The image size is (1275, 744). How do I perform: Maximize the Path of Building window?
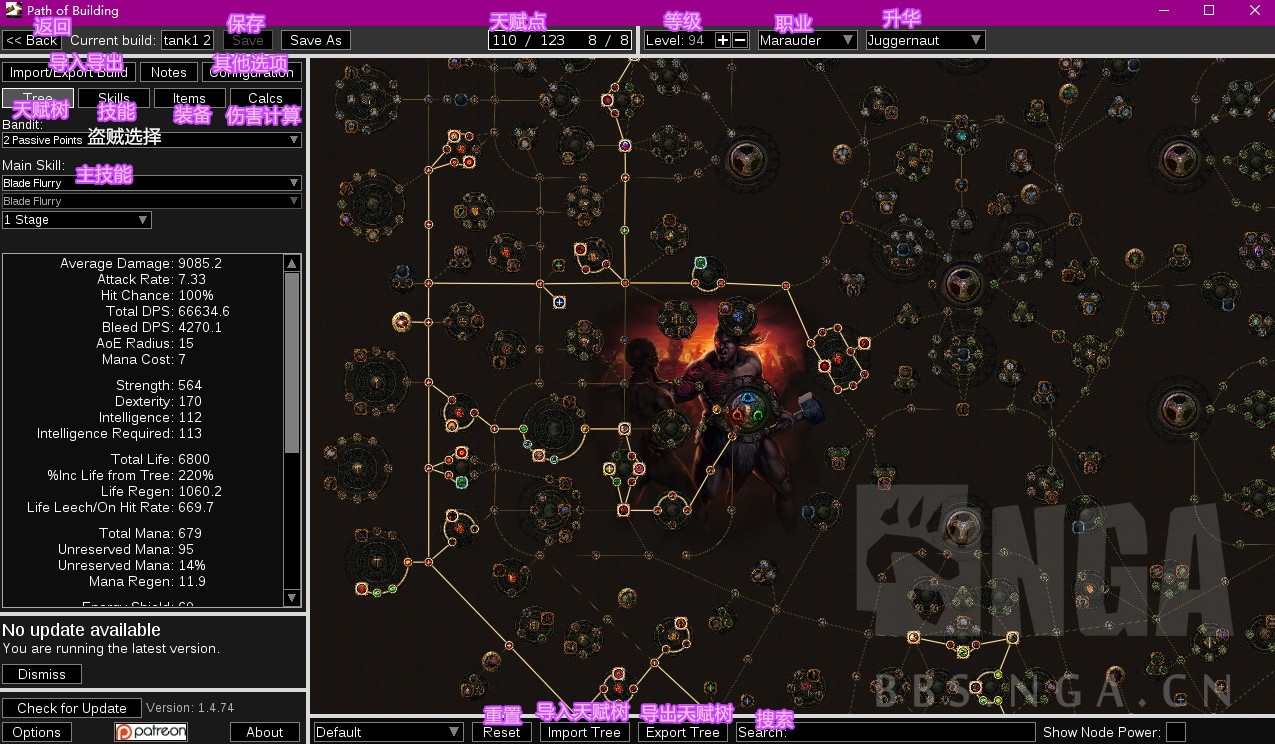[x=1209, y=11]
